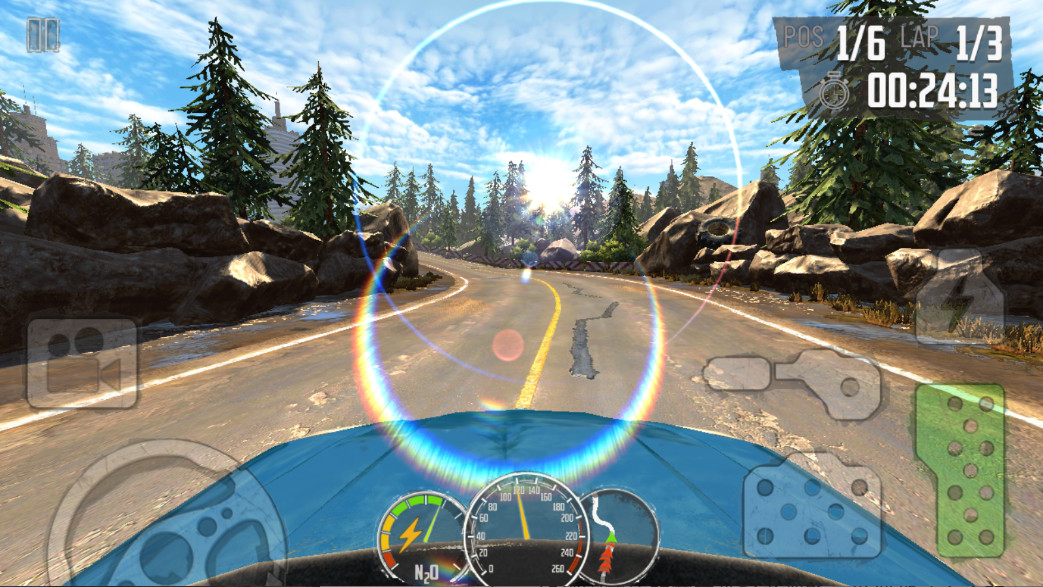Pause the race

[42, 35]
